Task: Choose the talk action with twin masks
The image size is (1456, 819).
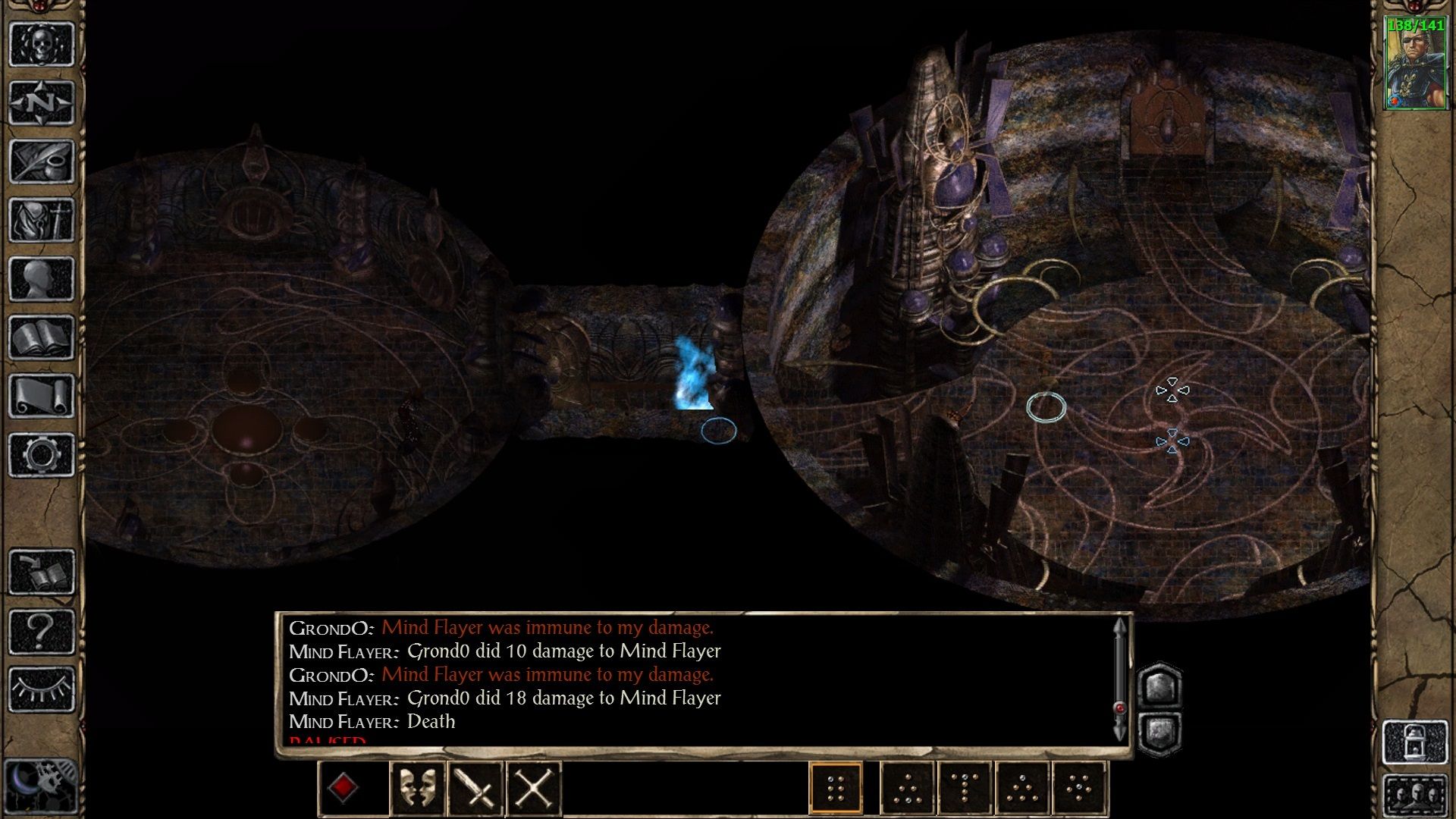Action: coord(417,788)
